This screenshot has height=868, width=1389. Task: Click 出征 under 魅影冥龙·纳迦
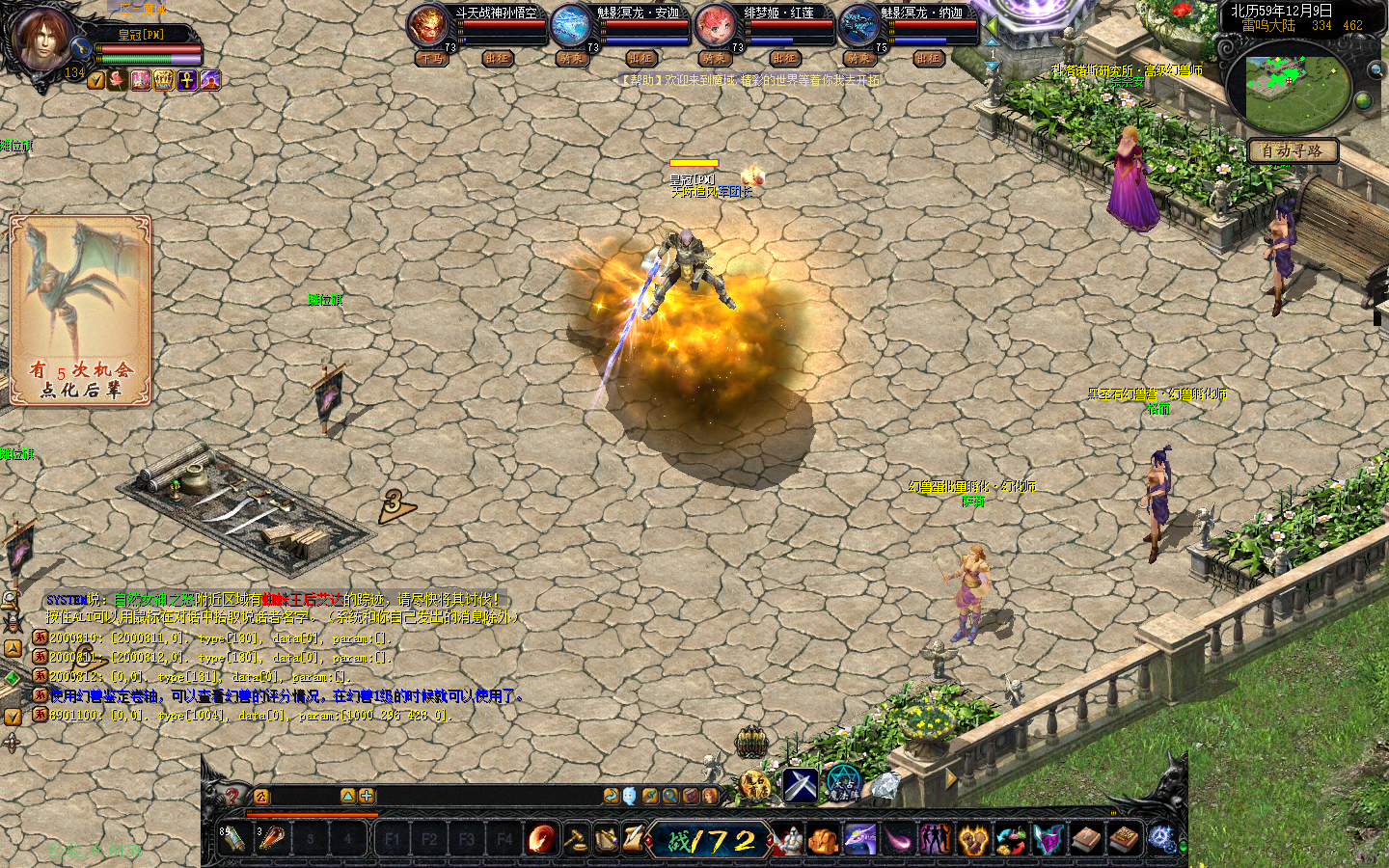(928, 59)
